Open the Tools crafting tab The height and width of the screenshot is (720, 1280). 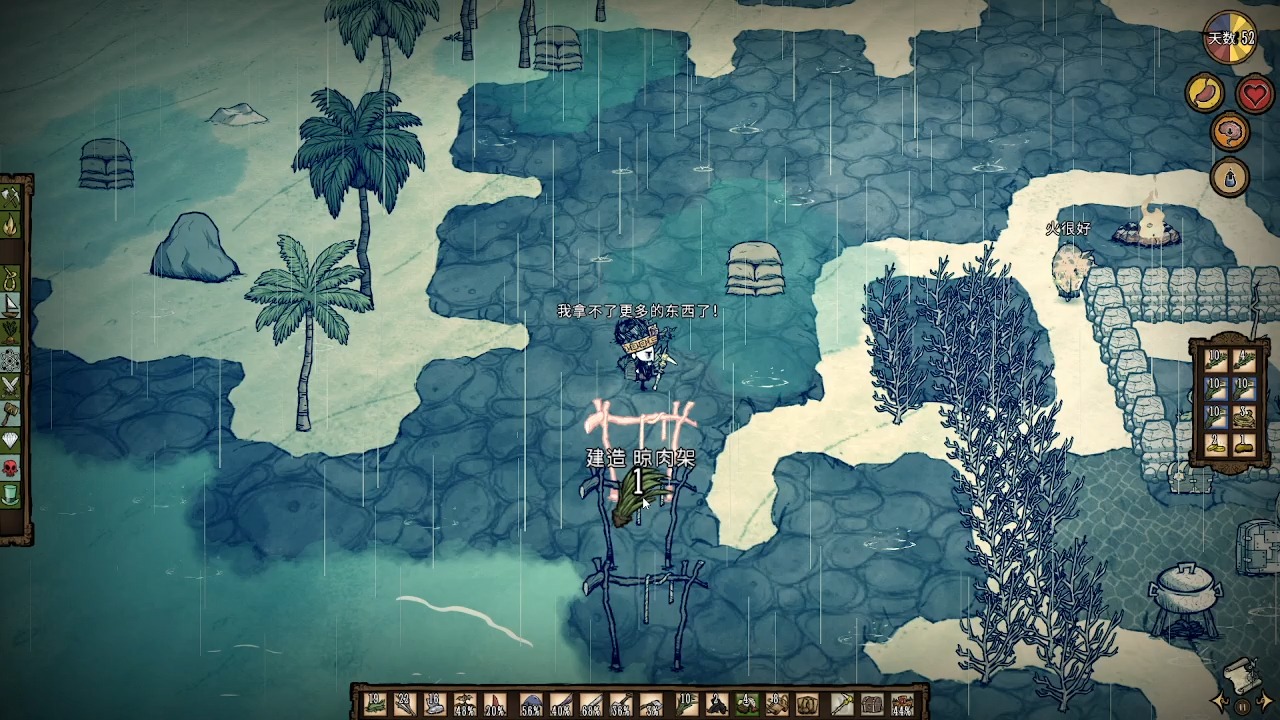coord(11,197)
